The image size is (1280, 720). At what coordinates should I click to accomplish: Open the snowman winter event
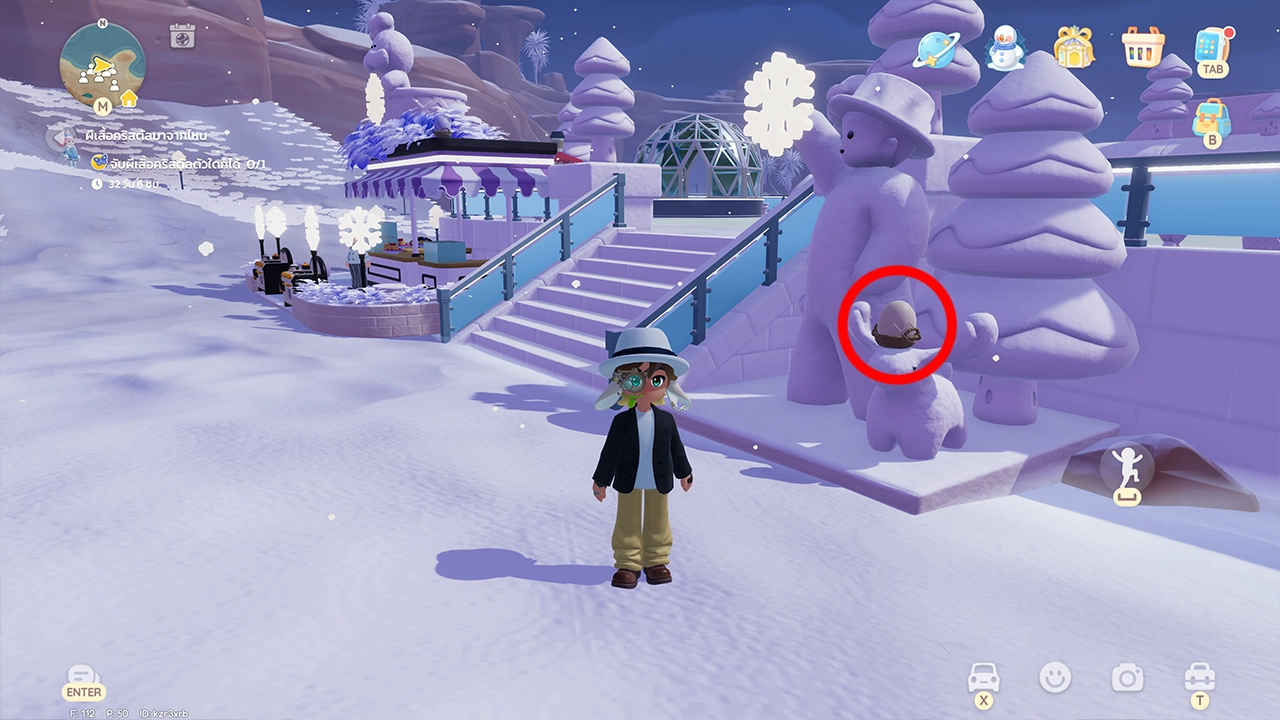pos(1006,47)
